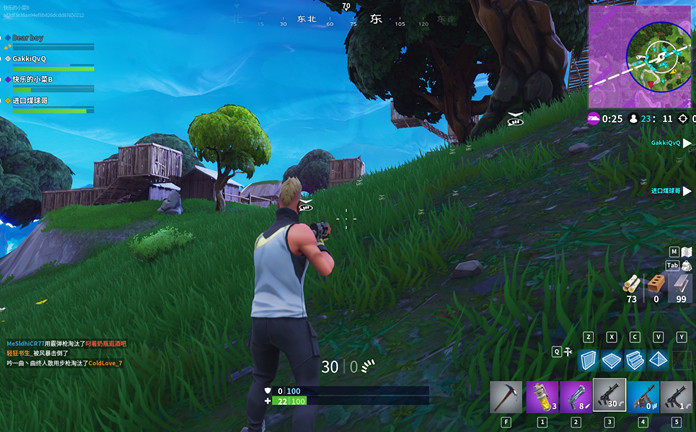This screenshot has width=696, height=432.
Task: Pick the pyramid roof building piece
Action: point(657,359)
